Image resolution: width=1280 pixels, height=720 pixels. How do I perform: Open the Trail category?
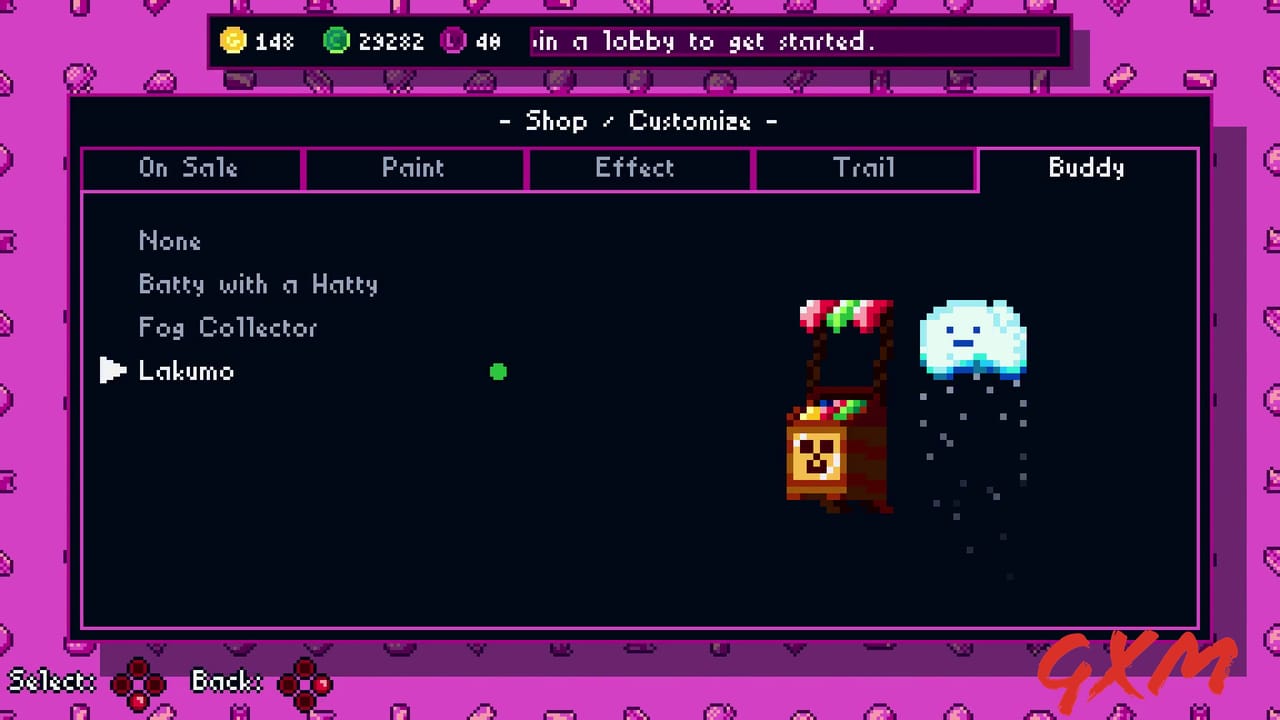[864, 168]
